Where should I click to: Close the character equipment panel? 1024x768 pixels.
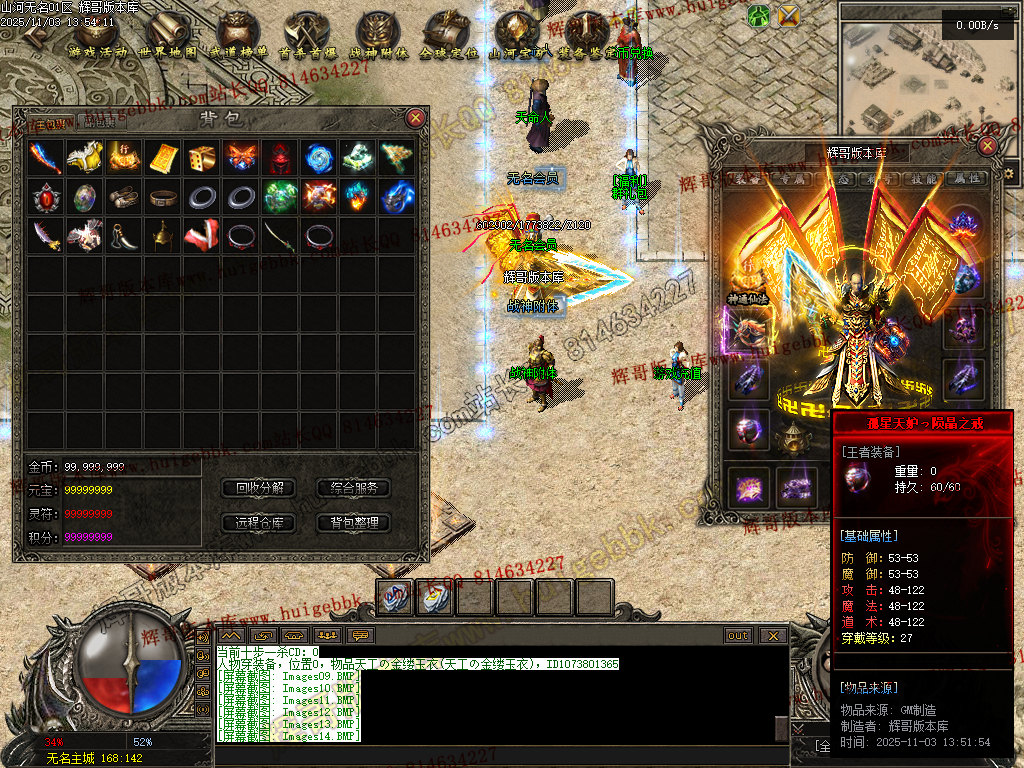(987, 146)
